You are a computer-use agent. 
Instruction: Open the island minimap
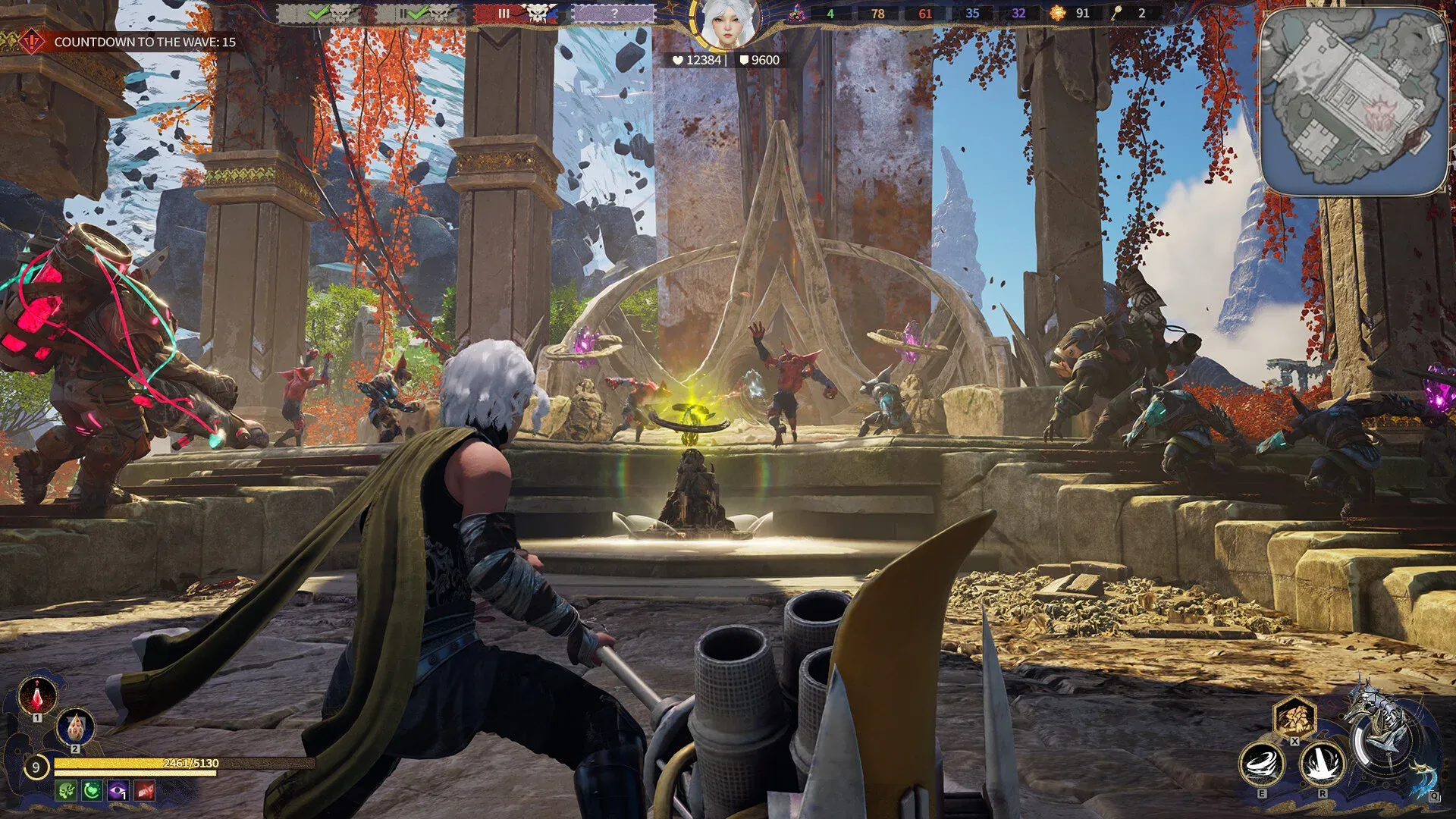pyautogui.click(x=1354, y=100)
